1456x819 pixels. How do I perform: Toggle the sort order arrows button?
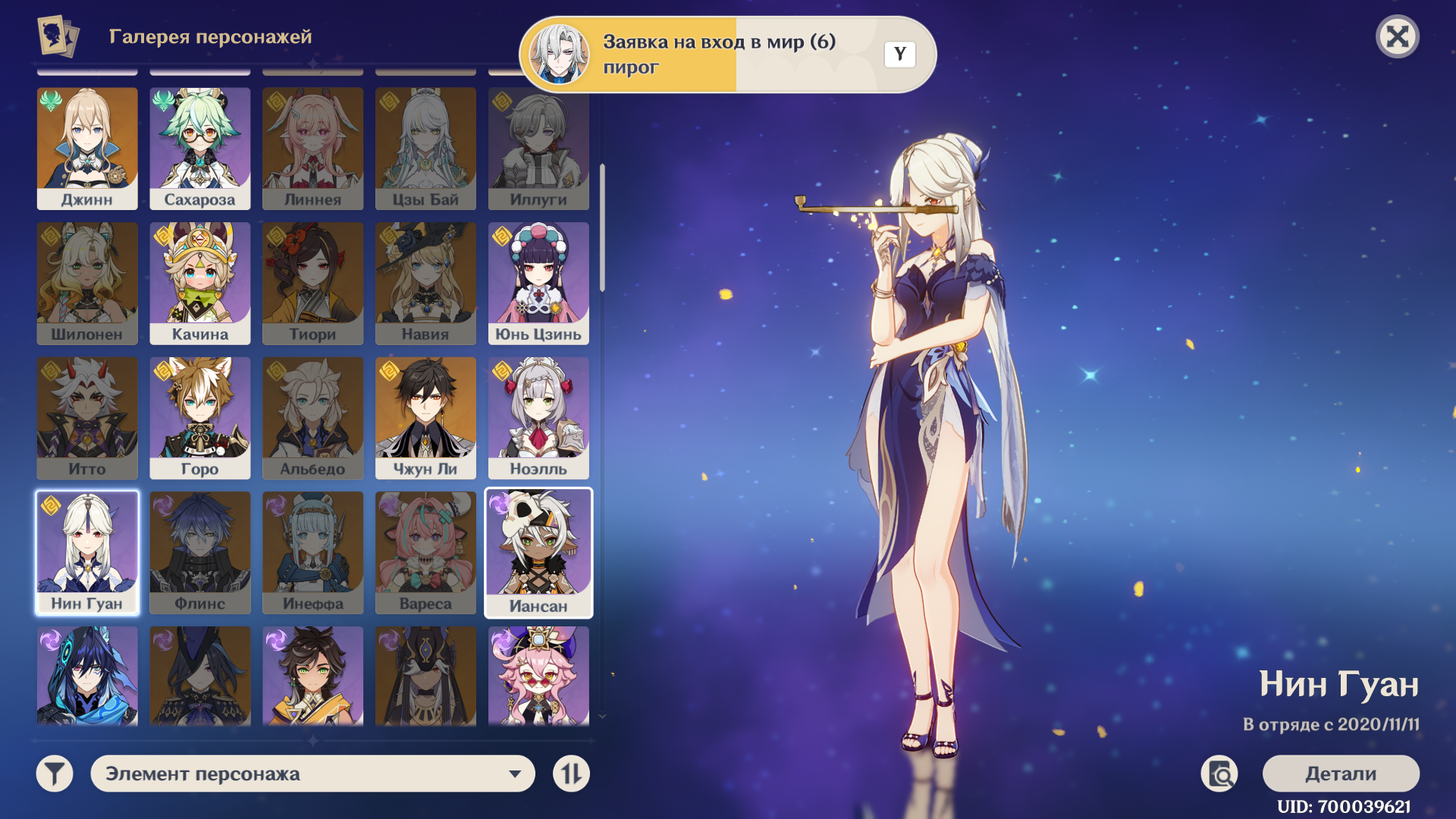571,773
